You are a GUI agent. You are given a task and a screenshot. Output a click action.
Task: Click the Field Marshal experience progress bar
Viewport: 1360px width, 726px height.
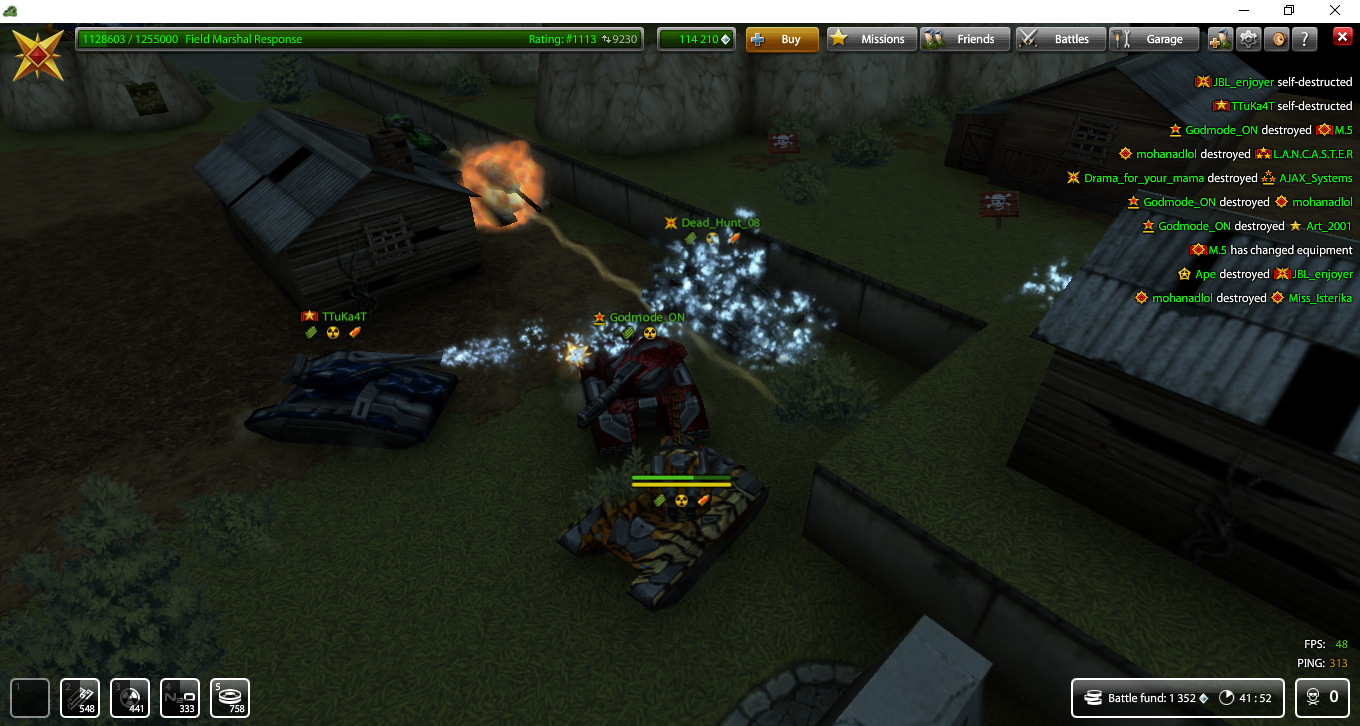pyautogui.click(x=360, y=38)
